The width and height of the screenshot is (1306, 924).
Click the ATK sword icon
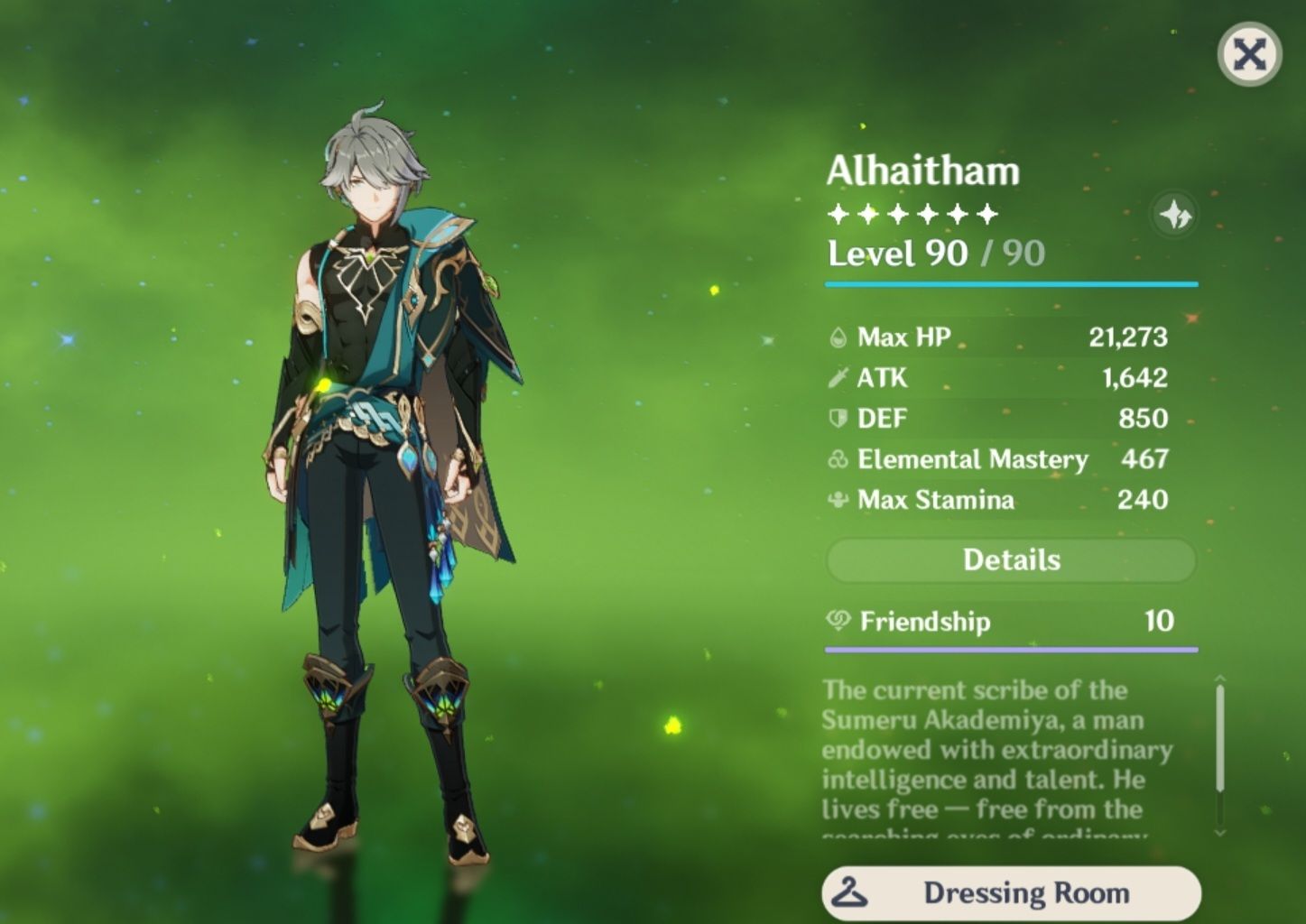click(838, 377)
